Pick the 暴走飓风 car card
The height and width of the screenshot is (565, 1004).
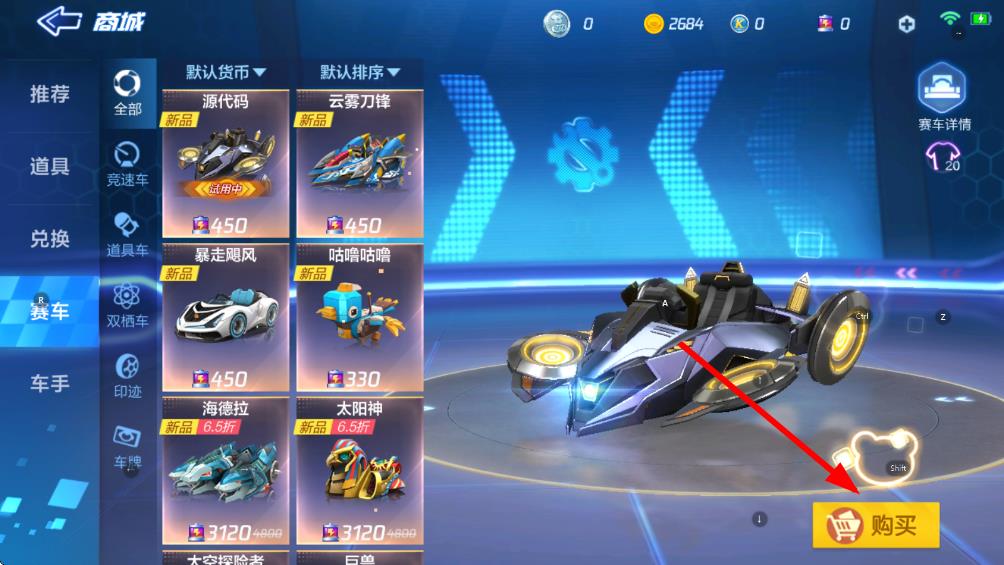click(x=225, y=318)
